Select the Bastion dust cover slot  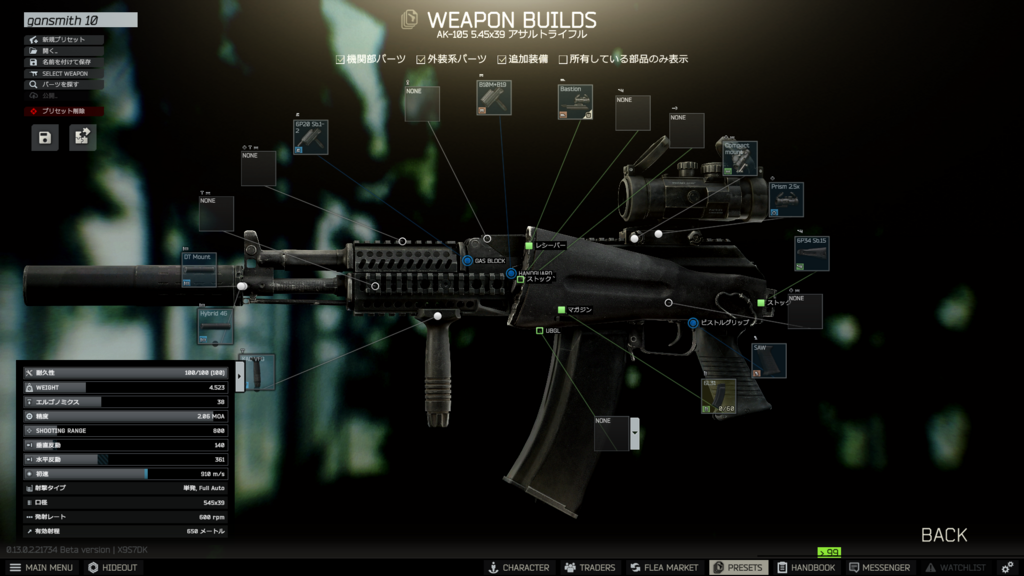coord(575,102)
